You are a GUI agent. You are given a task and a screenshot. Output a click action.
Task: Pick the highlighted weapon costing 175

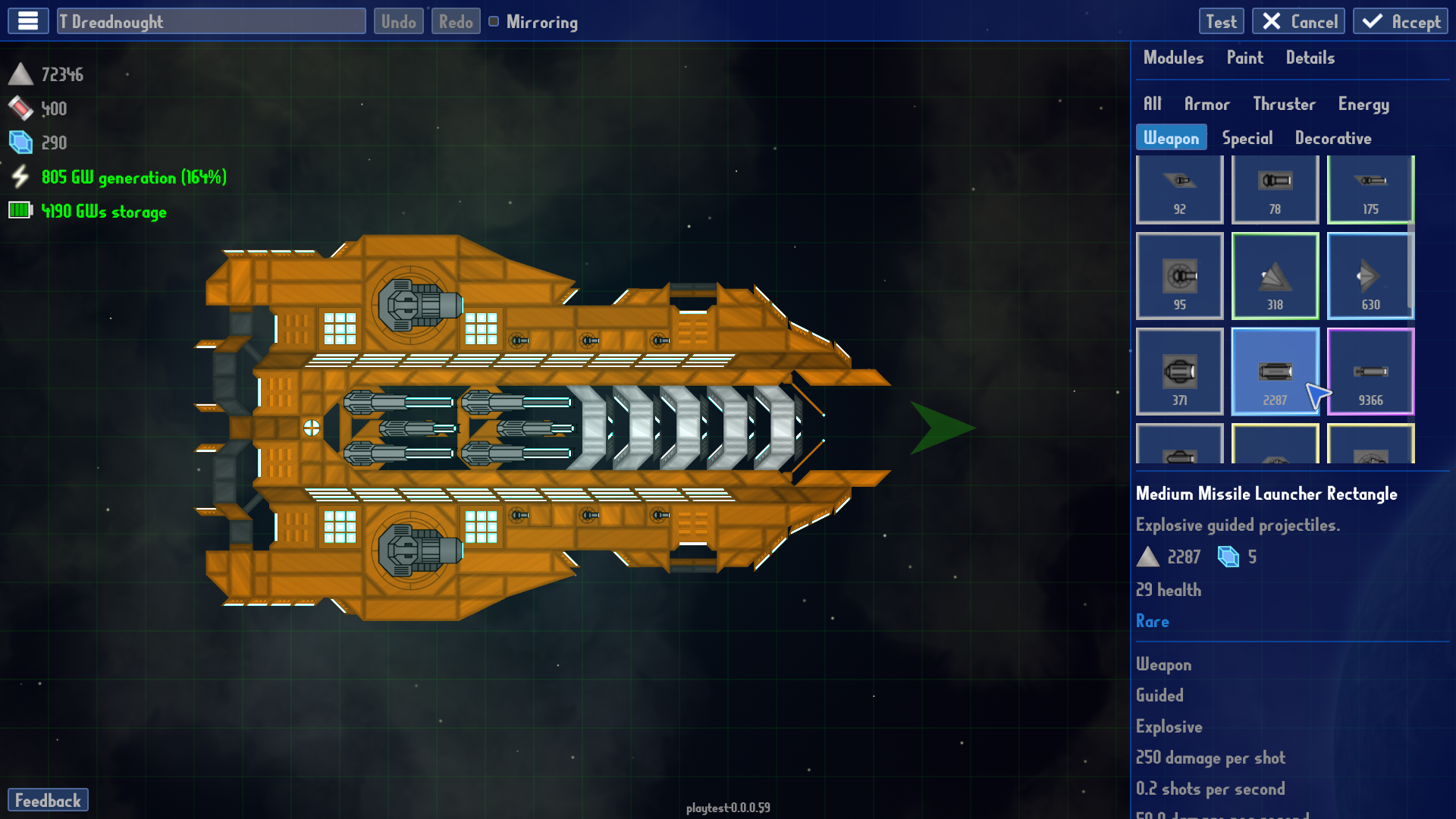click(1370, 189)
